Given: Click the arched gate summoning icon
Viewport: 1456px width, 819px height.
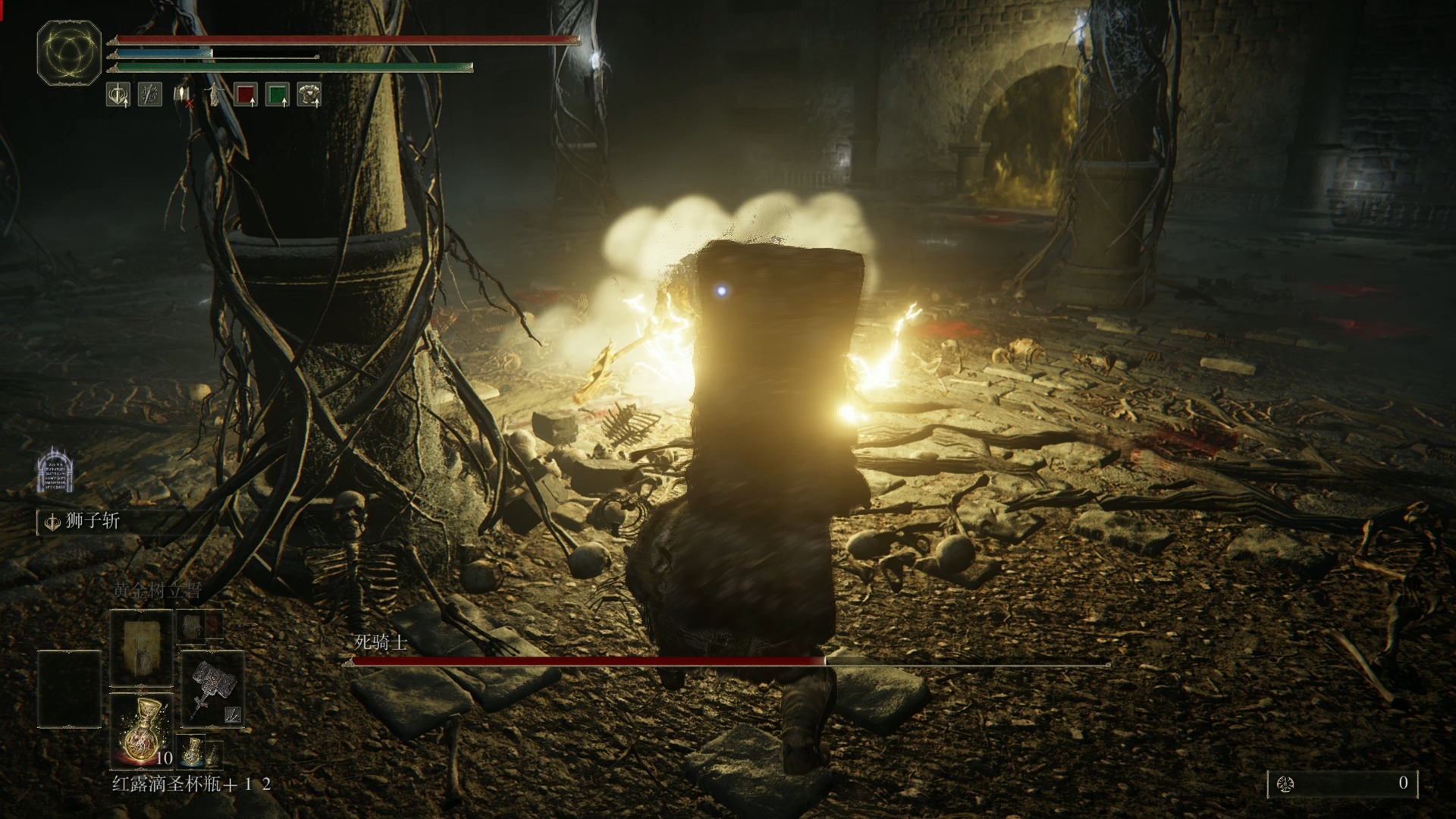Looking at the screenshot, I should click(x=55, y=471).
